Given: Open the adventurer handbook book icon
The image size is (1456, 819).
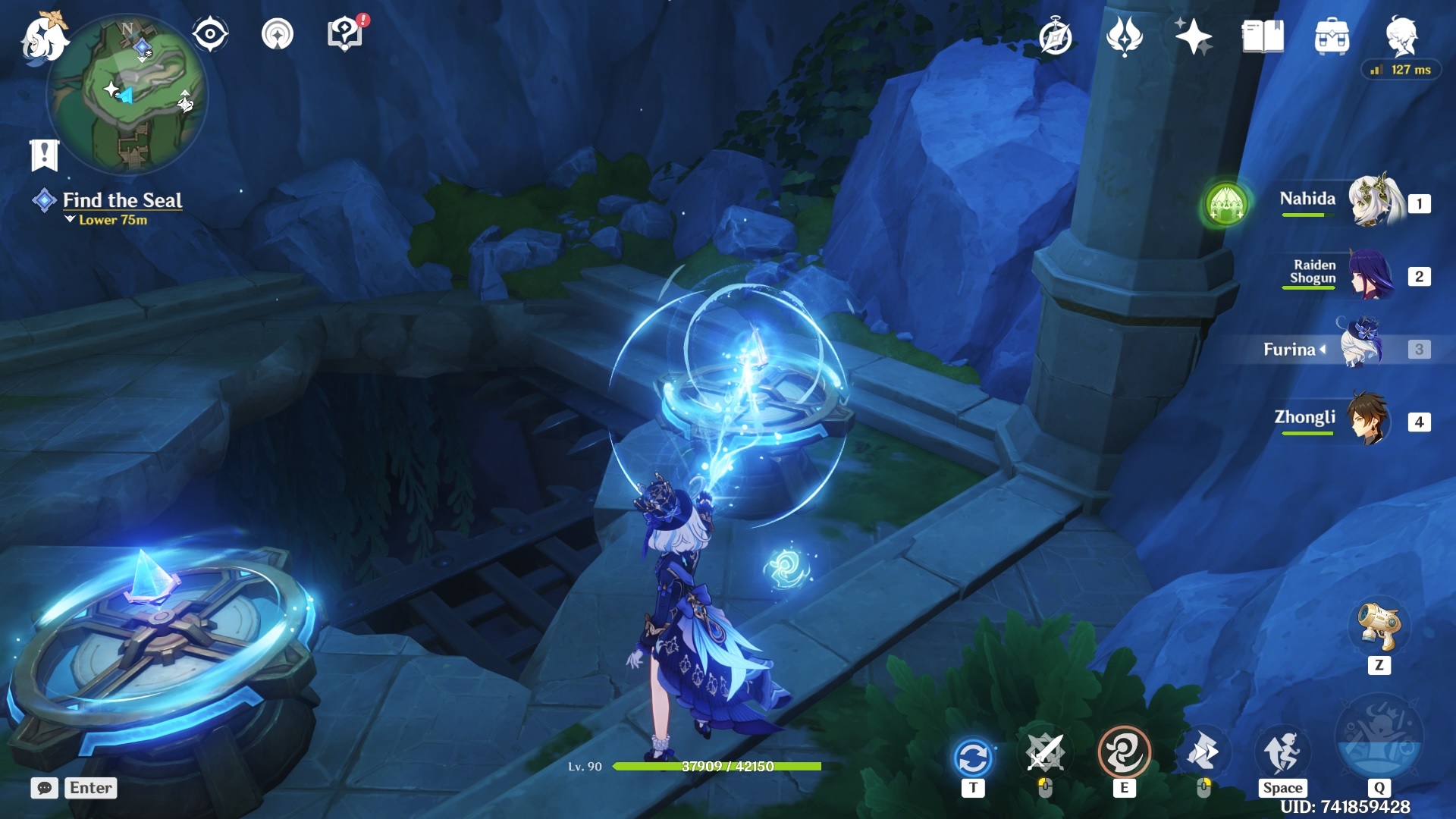Looking at the screenshot, I should pyautogui.click(x=1263, y=37).
